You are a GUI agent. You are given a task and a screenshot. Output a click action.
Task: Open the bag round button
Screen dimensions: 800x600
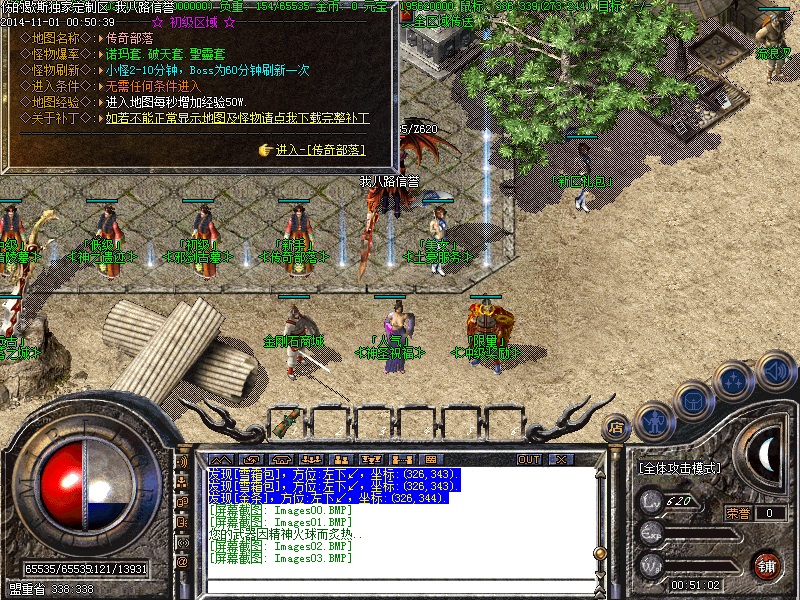pos(692,400)
